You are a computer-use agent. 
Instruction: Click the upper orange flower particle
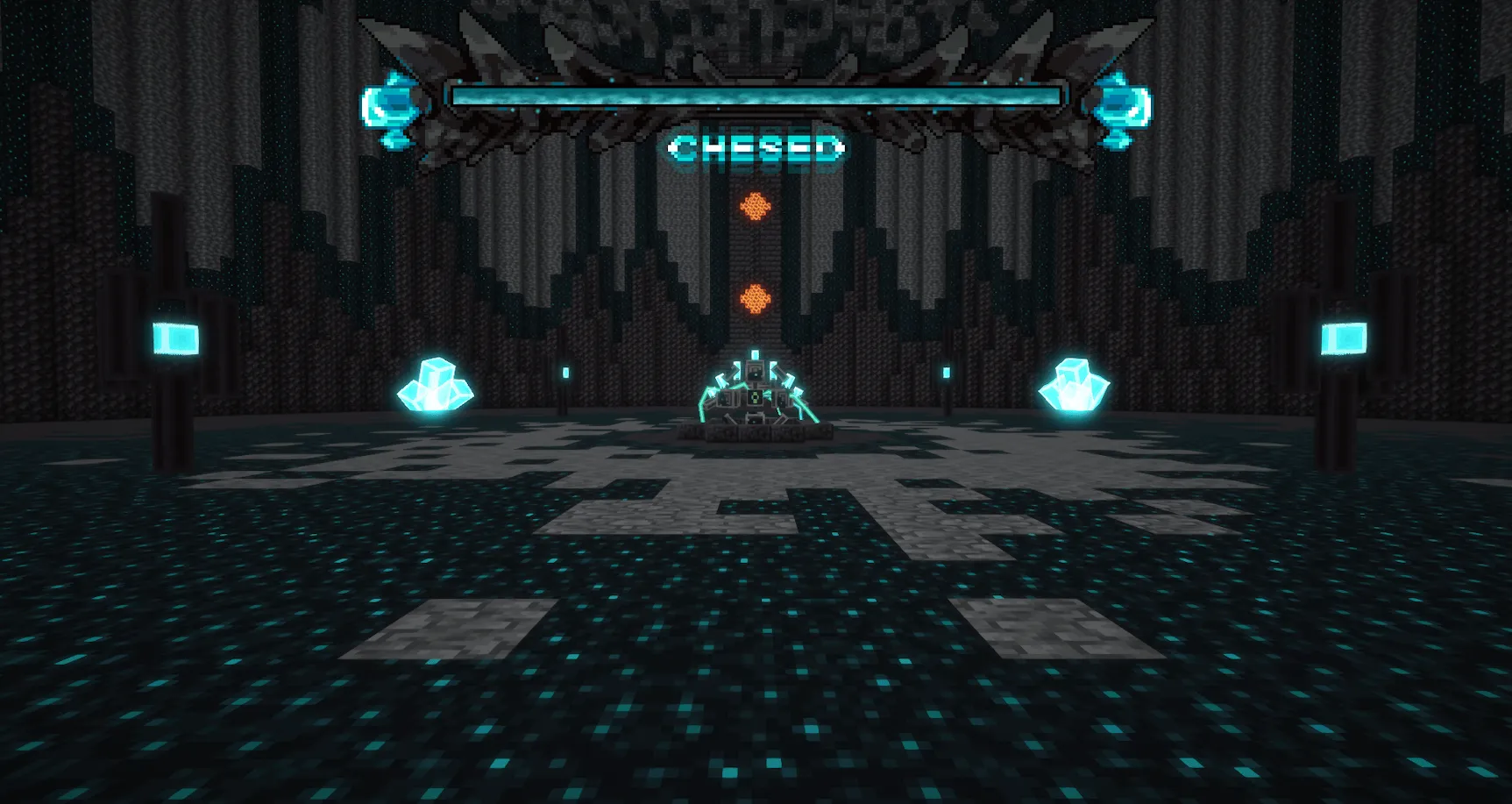(754, 208)
